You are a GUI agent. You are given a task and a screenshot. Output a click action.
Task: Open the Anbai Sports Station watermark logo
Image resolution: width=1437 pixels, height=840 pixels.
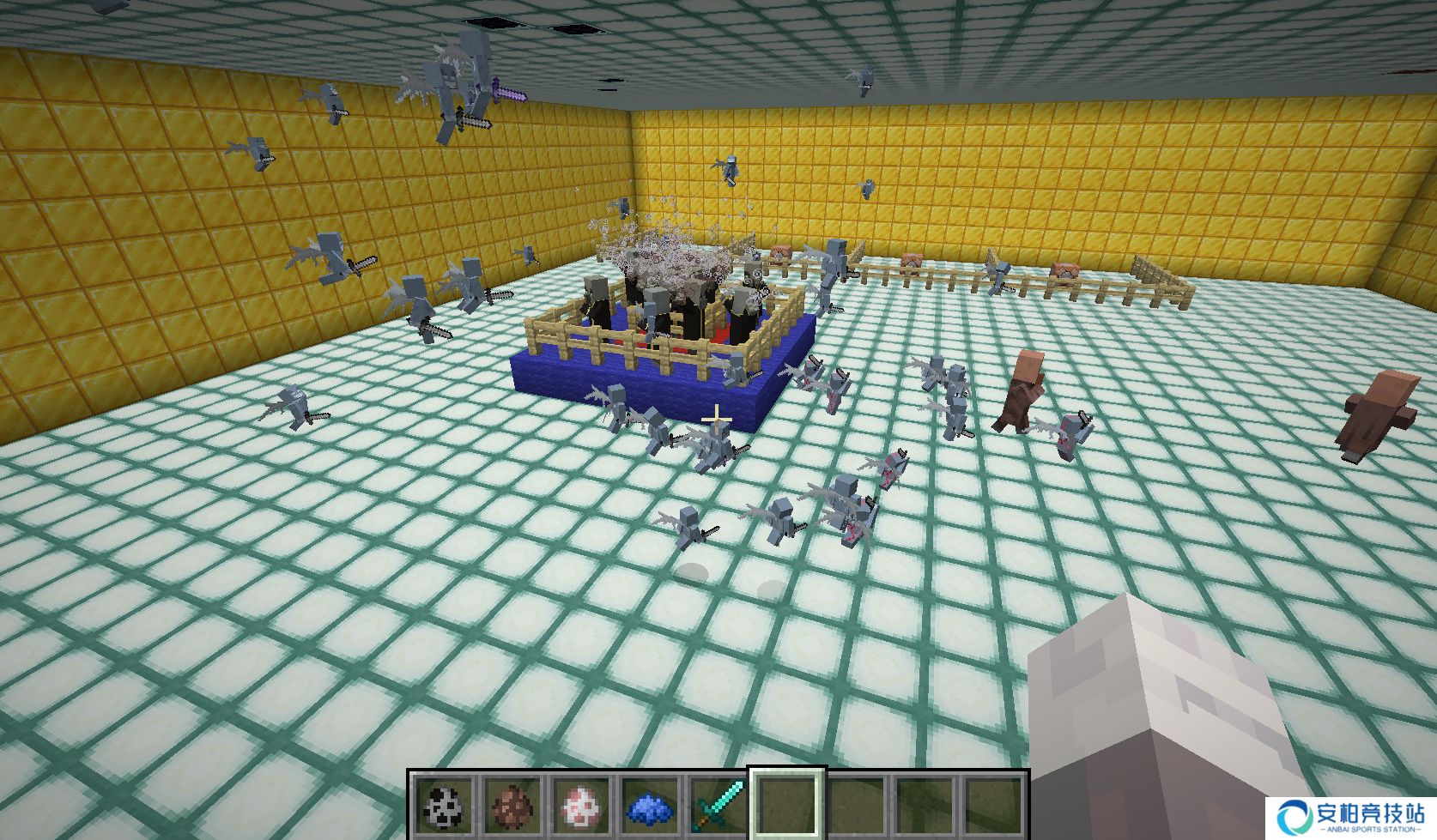pos(1351,816)
